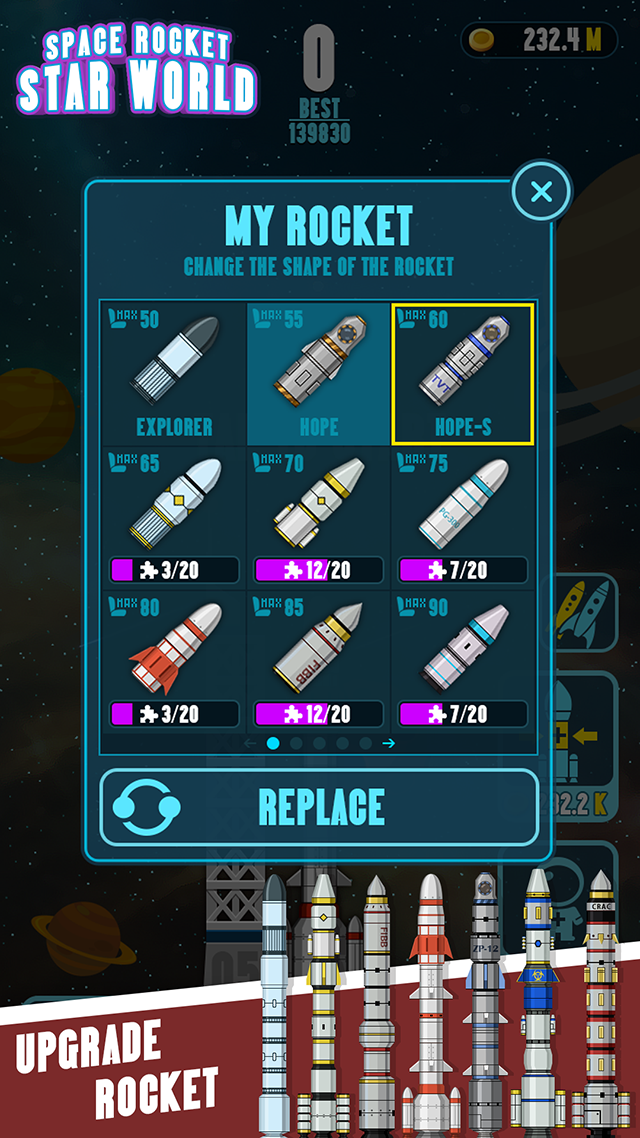This screenshot has width=640, height=1138.
Task: Pick the max 85 rocket tile
Action: (319, 662)
